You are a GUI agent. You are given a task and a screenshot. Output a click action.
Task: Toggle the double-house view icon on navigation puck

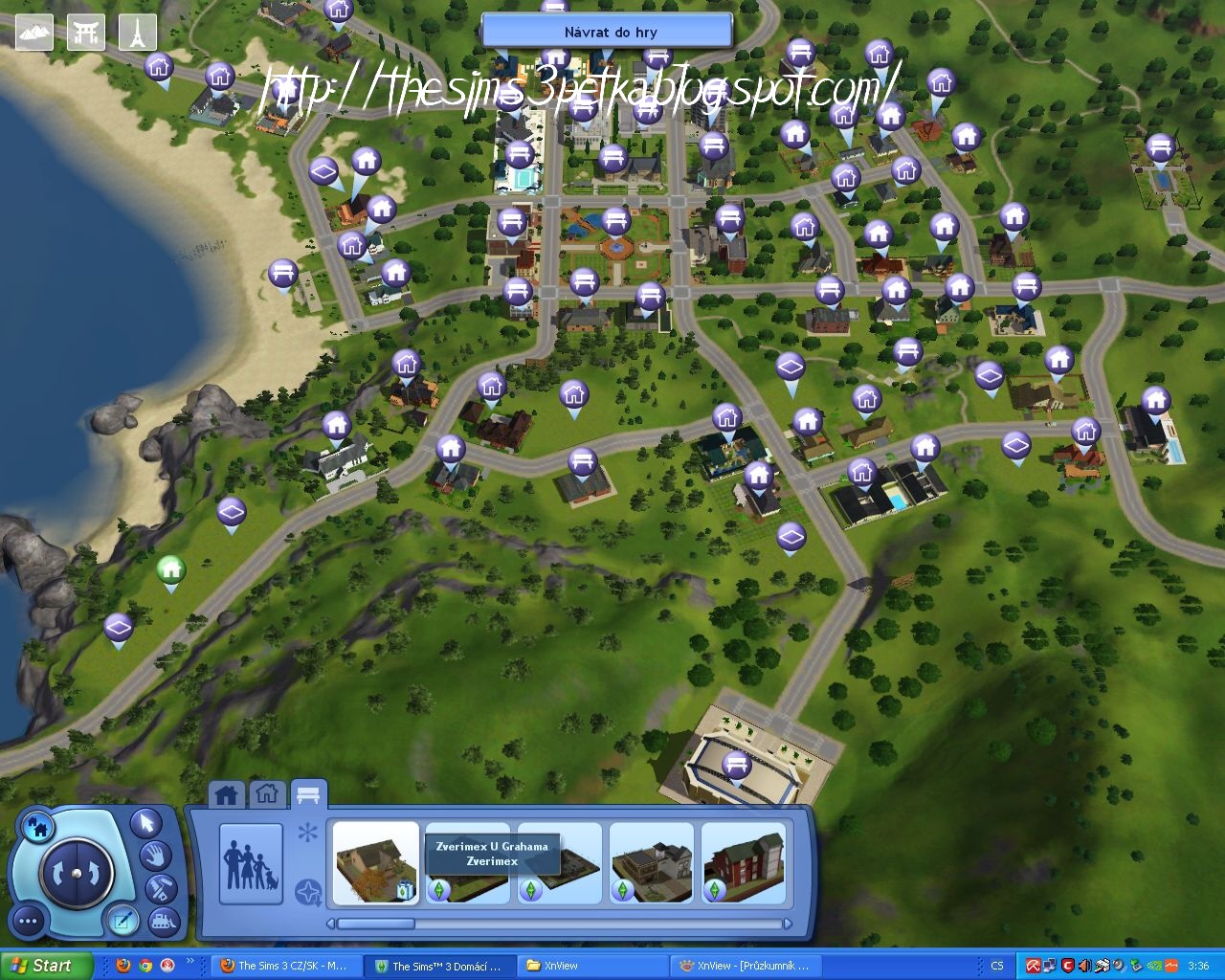point(38,828)
